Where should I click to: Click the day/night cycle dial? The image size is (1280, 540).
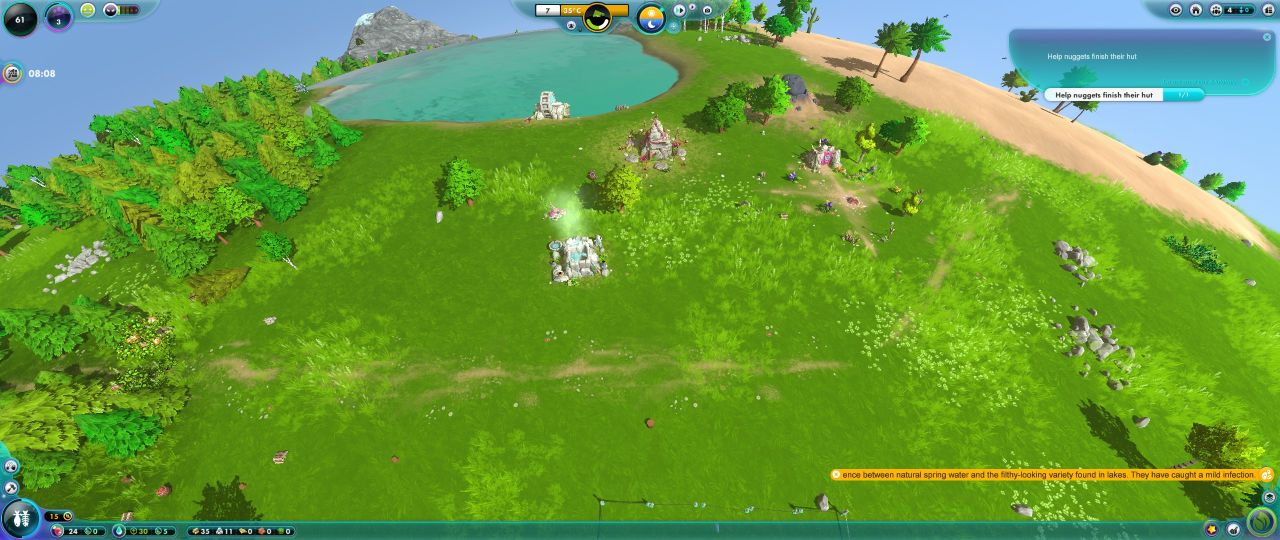[x=651, y=17]
